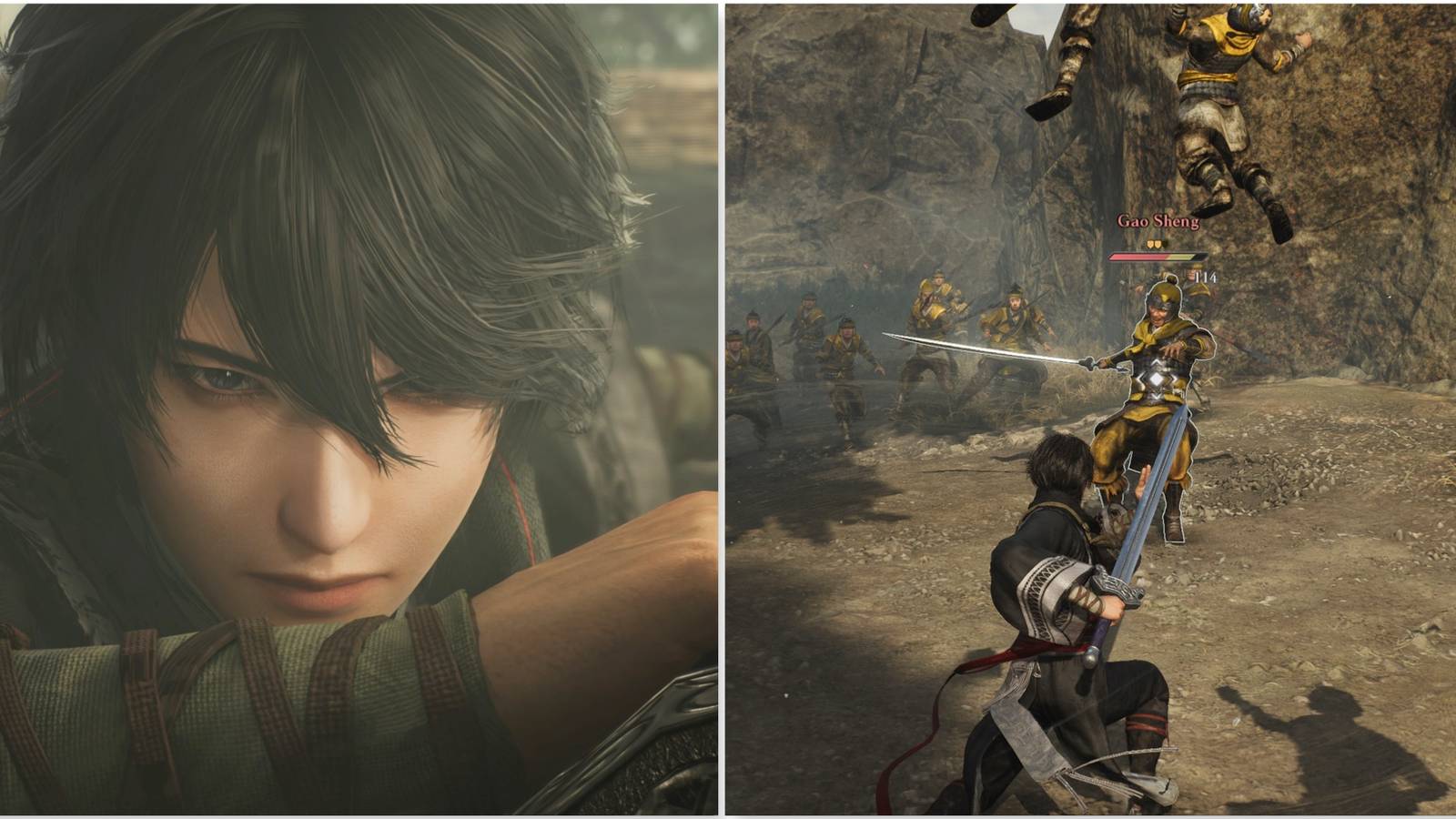Select the damage number 114

(1206, 278)
